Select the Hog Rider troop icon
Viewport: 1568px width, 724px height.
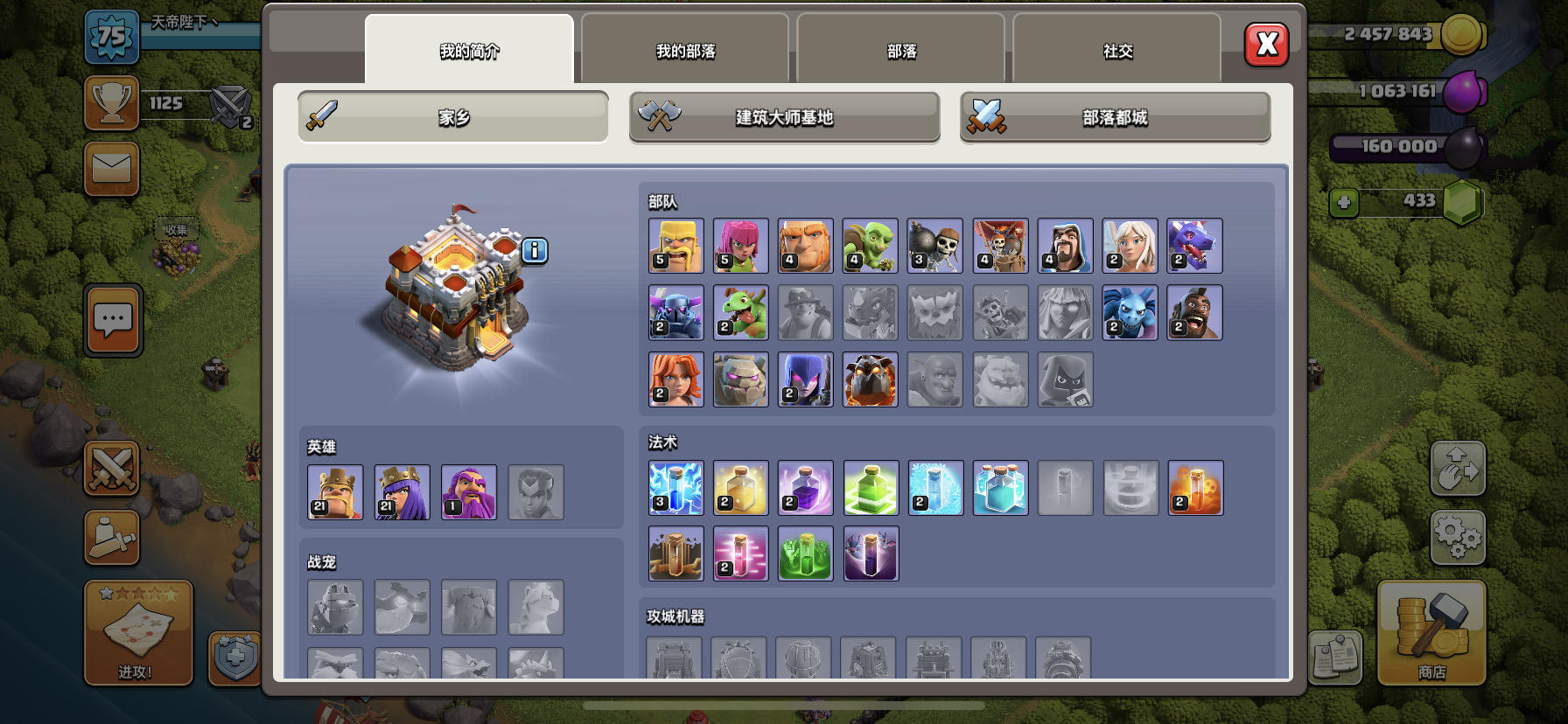(x=1195, y=312)
